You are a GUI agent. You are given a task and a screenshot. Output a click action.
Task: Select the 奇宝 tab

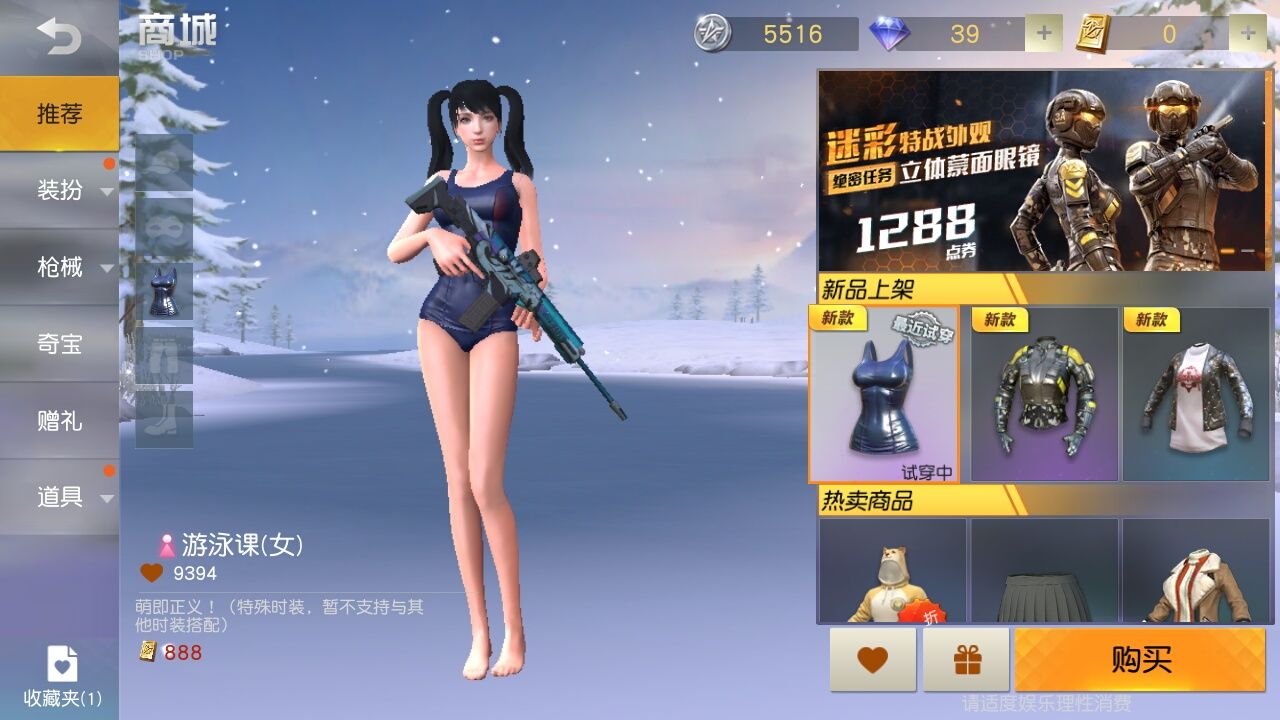[x=59, y=344]
